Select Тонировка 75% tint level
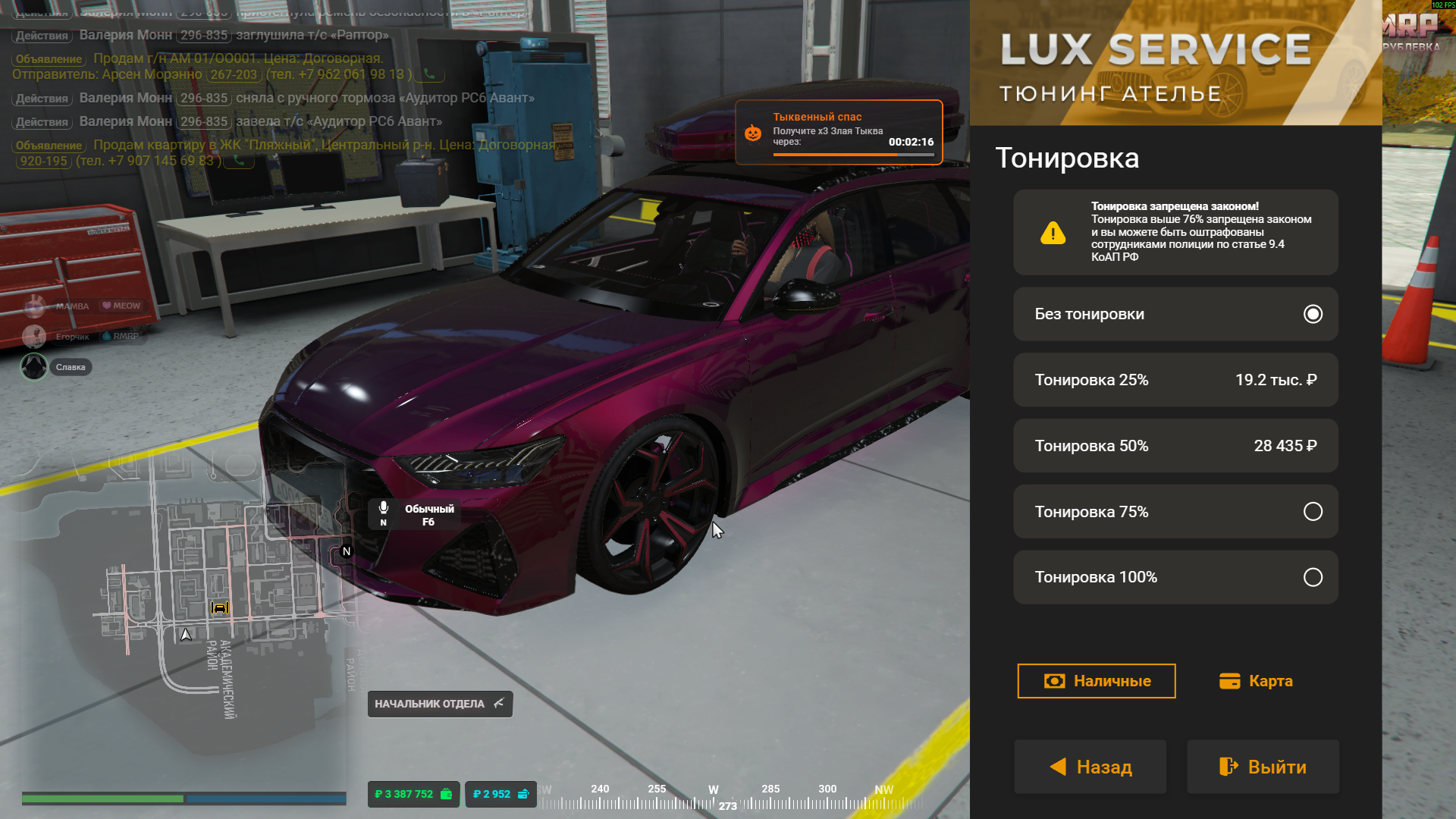Viewport: 1456px width, 819px height. point(1175,512)
